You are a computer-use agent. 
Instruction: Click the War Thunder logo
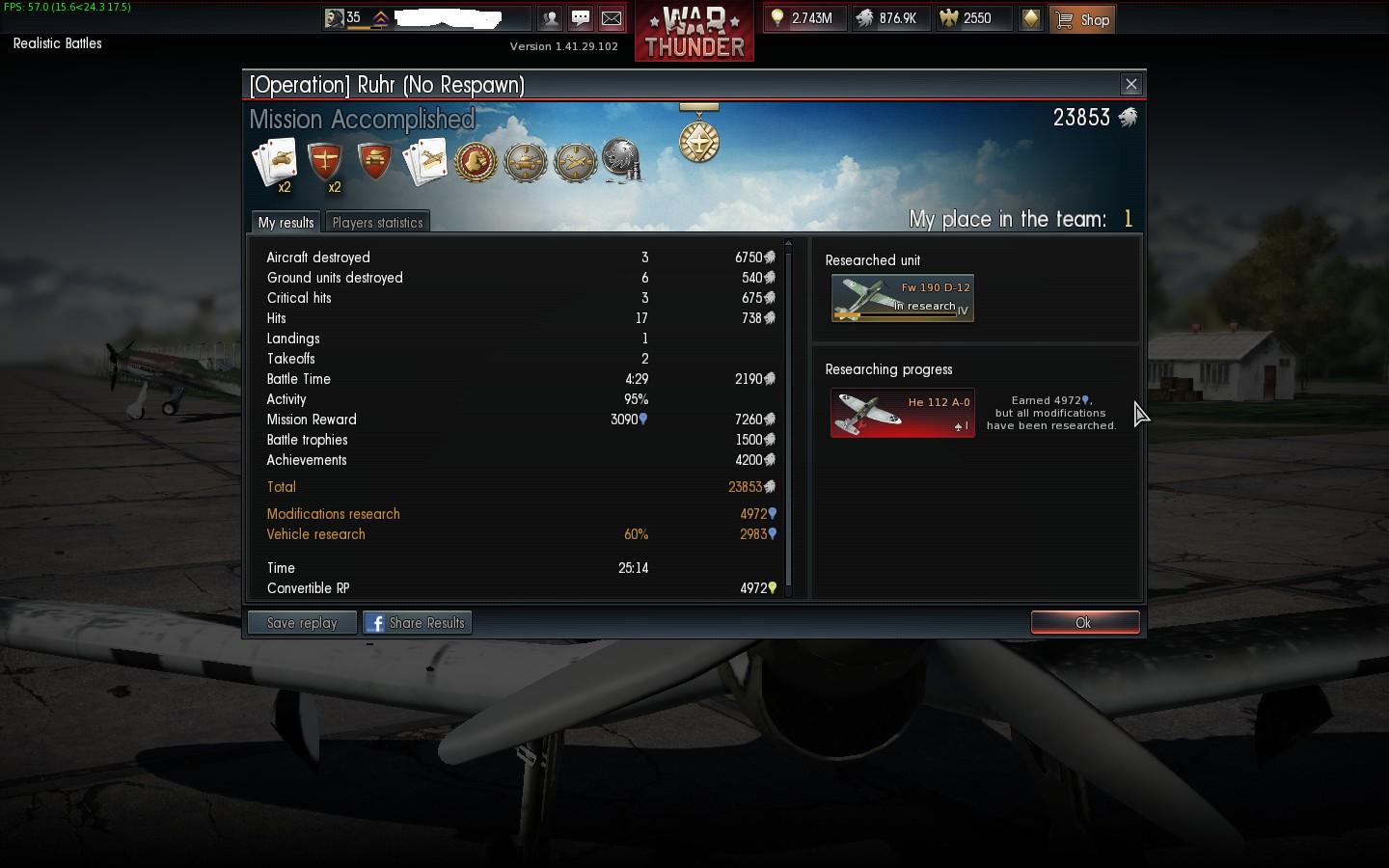694,32
